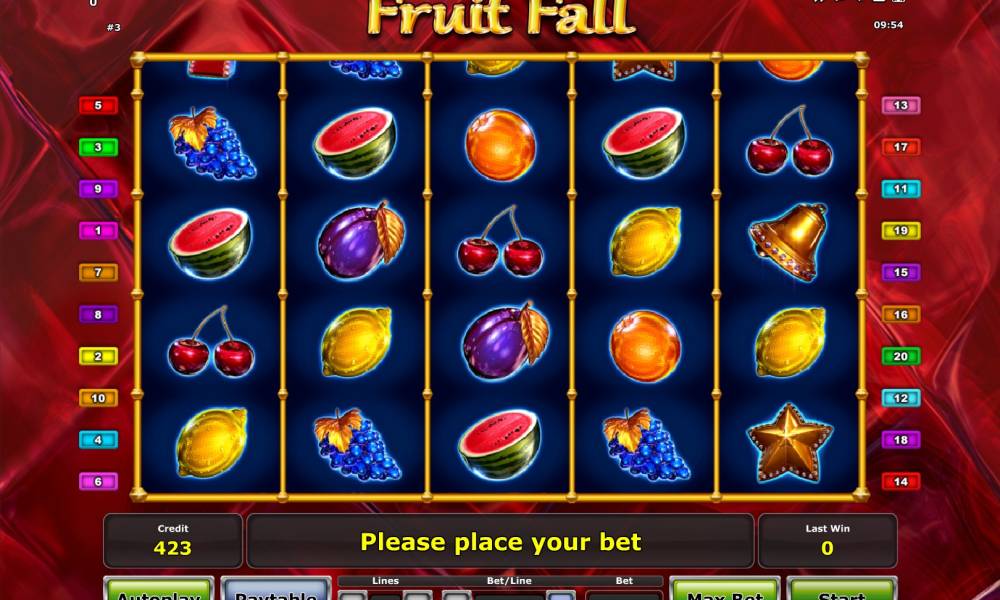Select payline 12 indicator
The image size is (1000, 600).
pyautogui.click(x=901, y=398)
